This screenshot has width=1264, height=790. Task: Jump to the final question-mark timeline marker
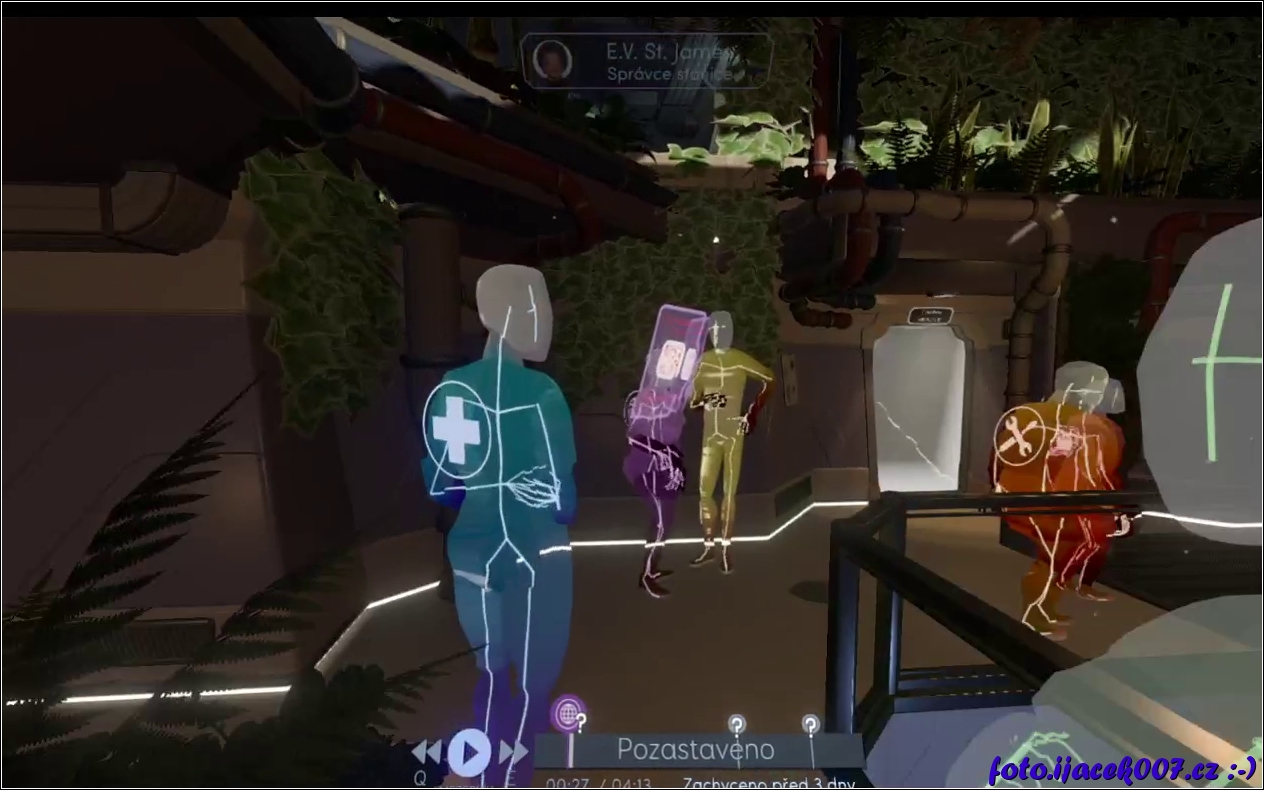pos(810,725)
